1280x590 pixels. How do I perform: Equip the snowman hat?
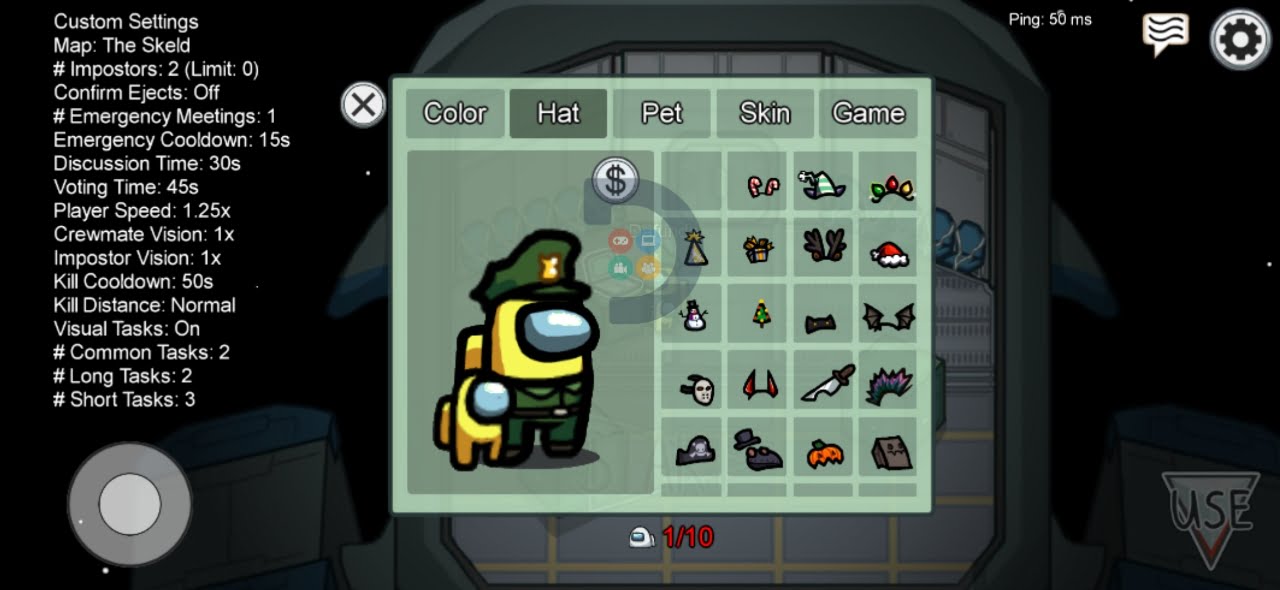[x=692, y=315]
